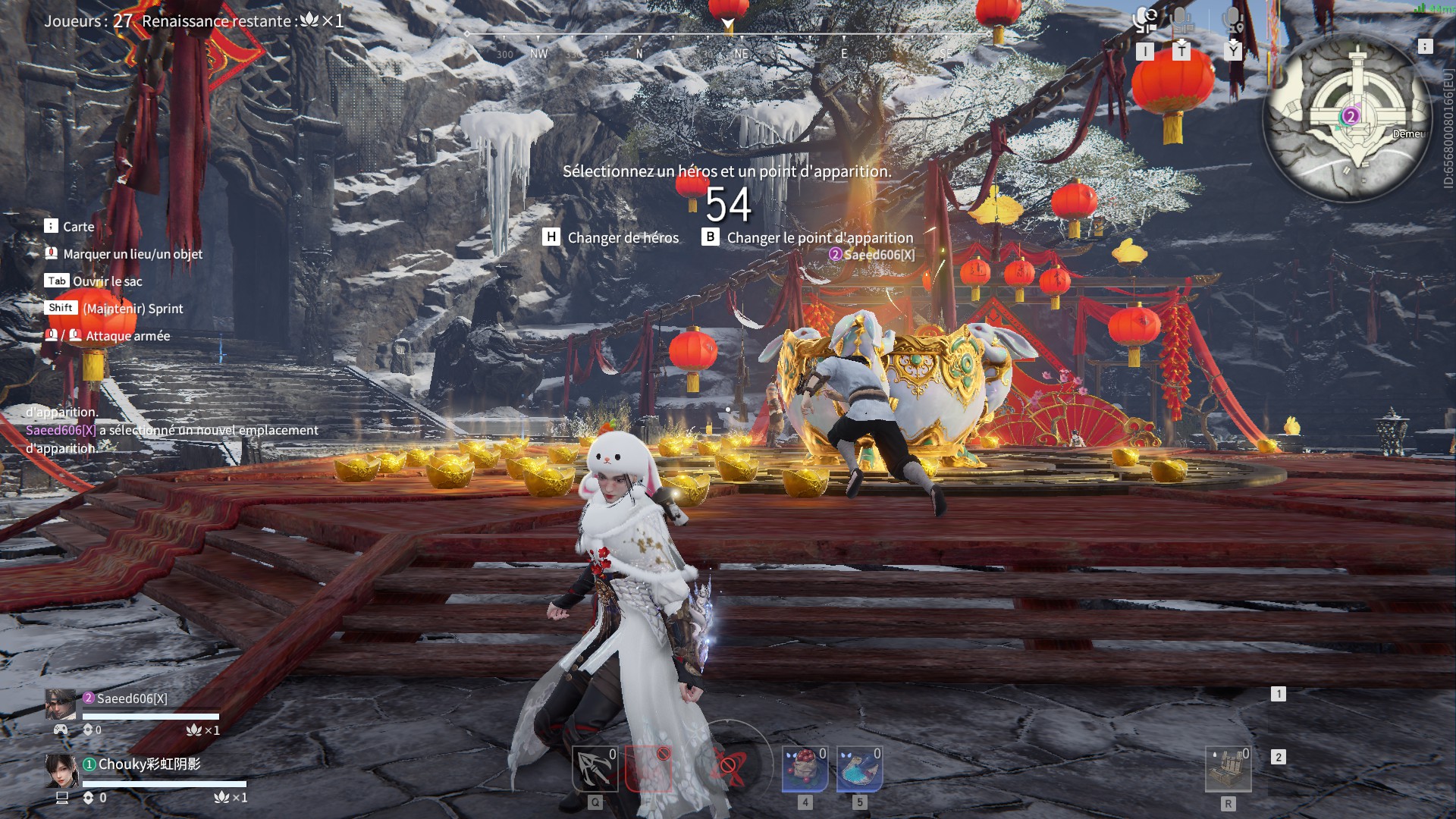Click the Carte keybind entry

click(79, 226)
